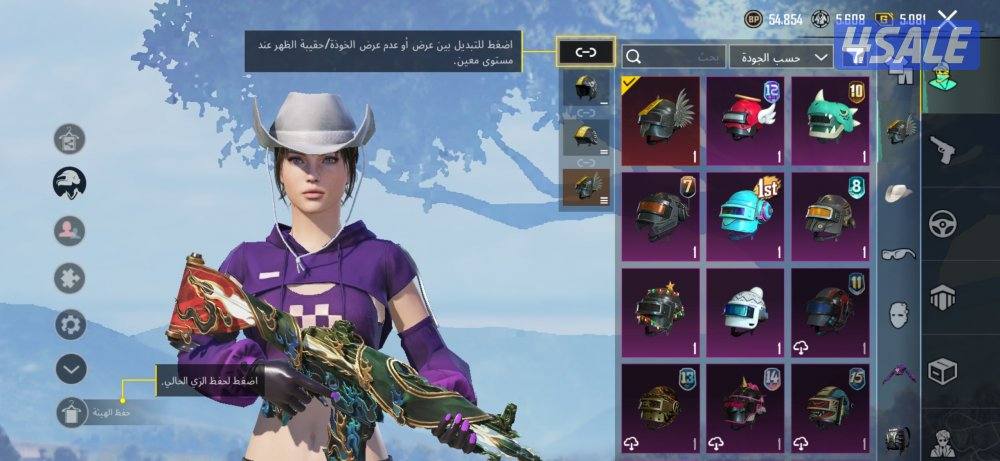
Task: Switch to the sunglasses category tab
Action: click(899, 254)
